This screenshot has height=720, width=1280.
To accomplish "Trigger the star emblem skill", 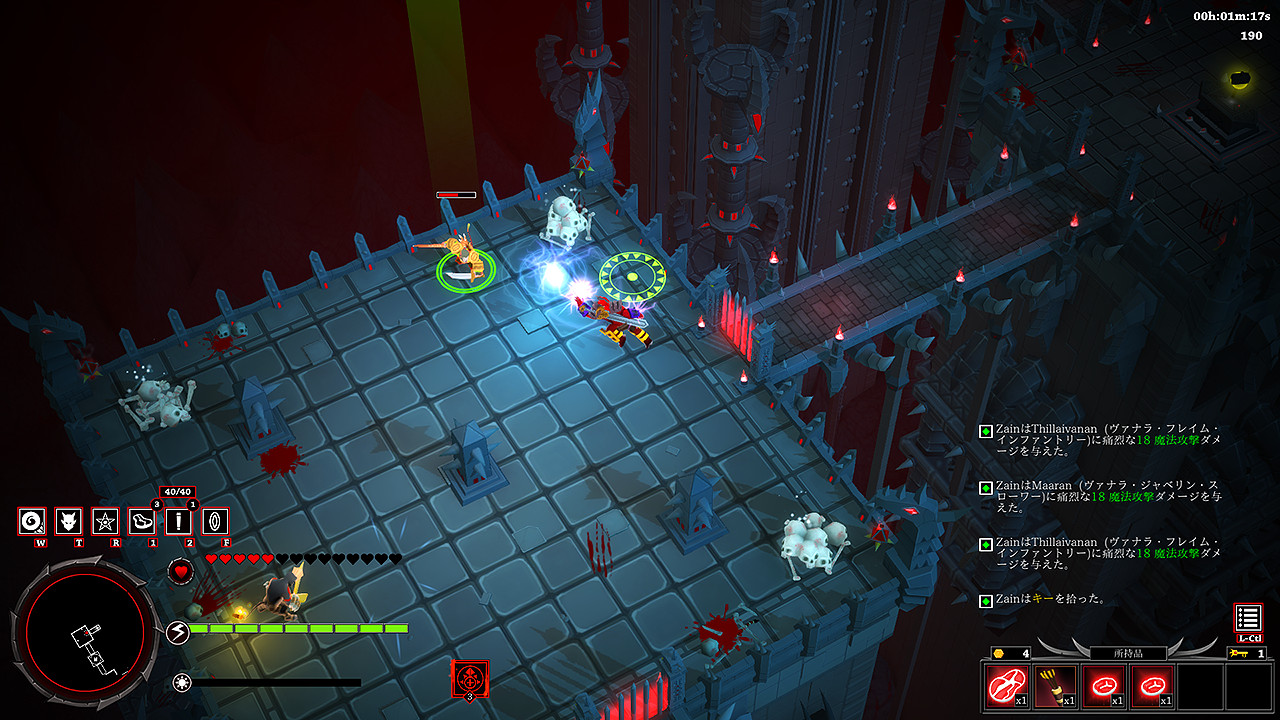I will (x=105, y=521).
